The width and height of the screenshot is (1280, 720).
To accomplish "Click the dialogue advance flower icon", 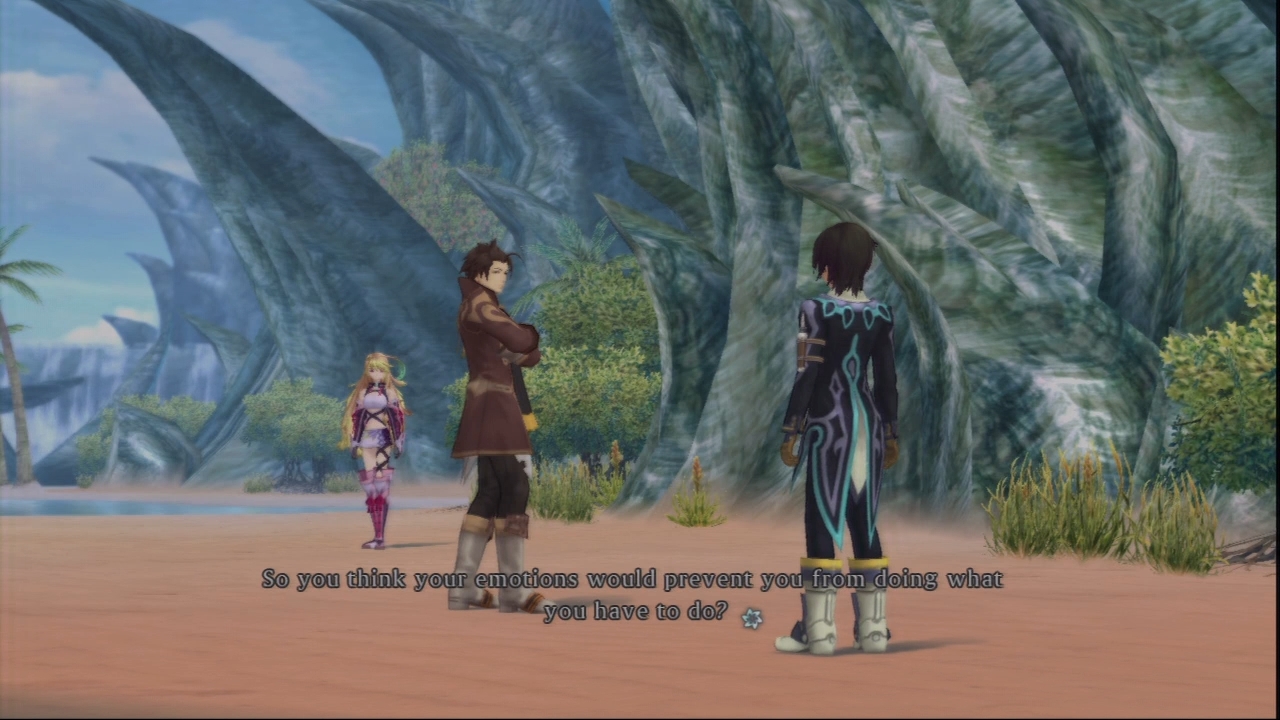I will point(751,618).
